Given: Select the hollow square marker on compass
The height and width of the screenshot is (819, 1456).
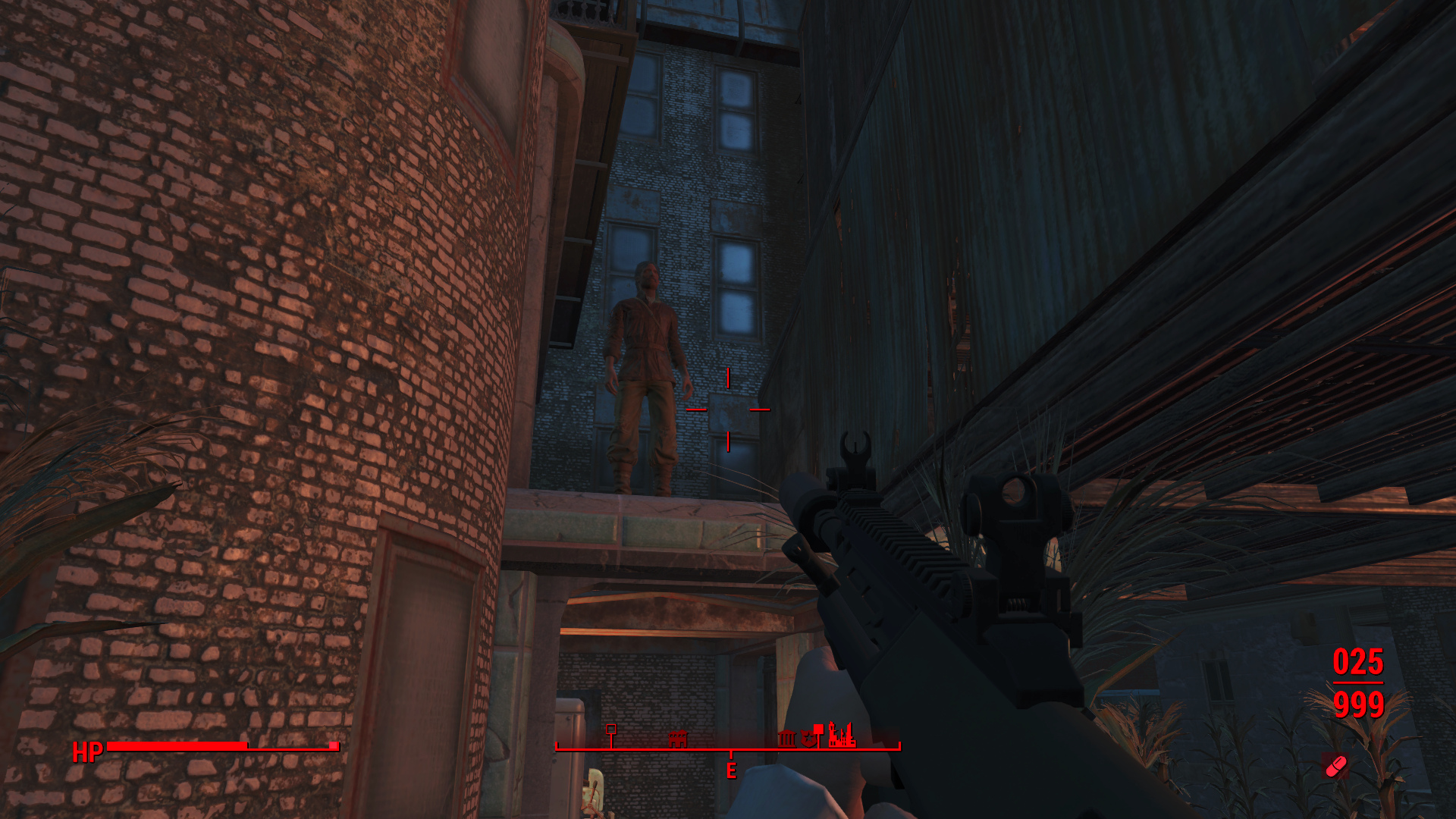Looking at the screenshot, I should point(611,730).
